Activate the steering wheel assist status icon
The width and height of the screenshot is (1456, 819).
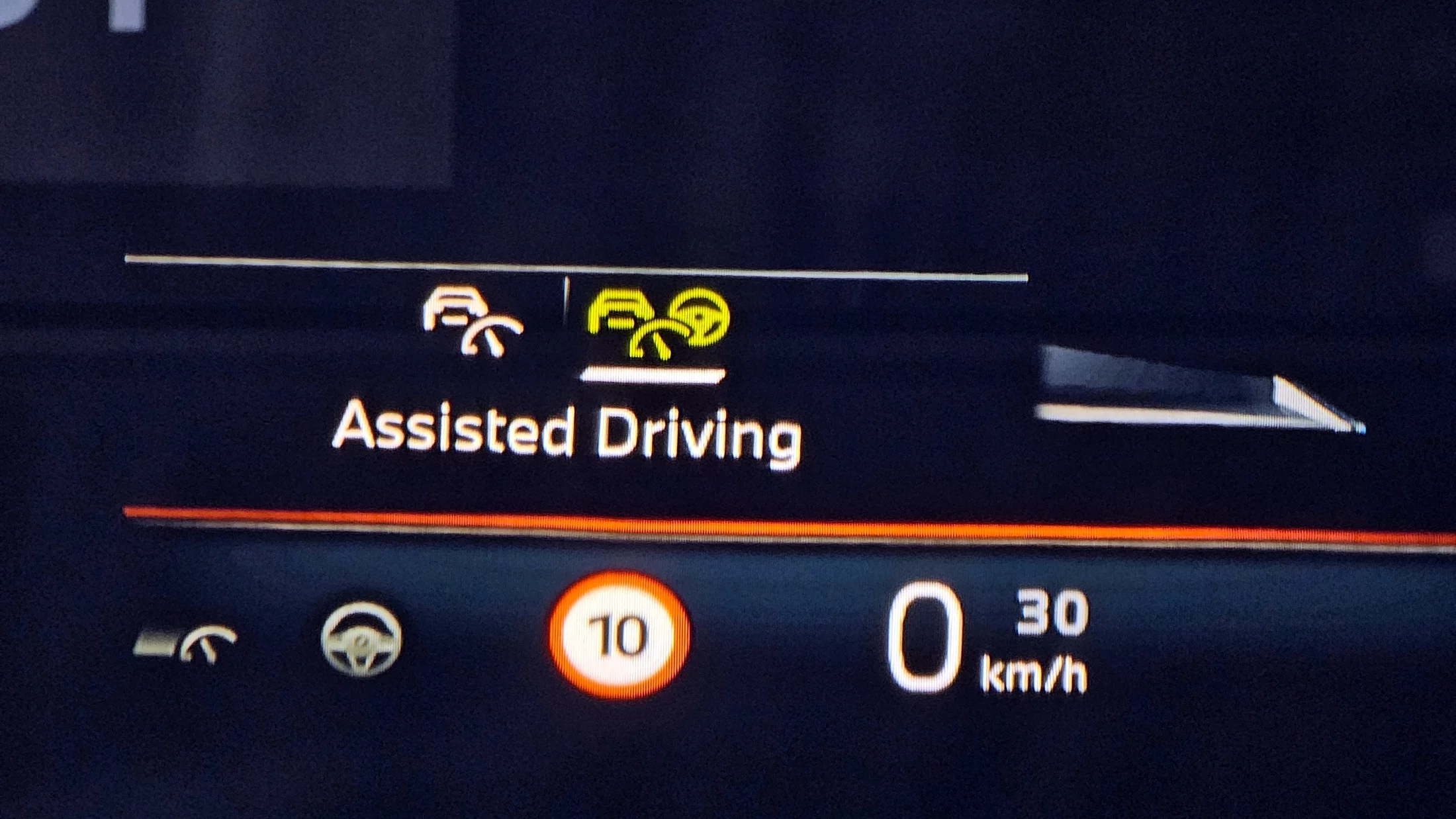point(361,639)
